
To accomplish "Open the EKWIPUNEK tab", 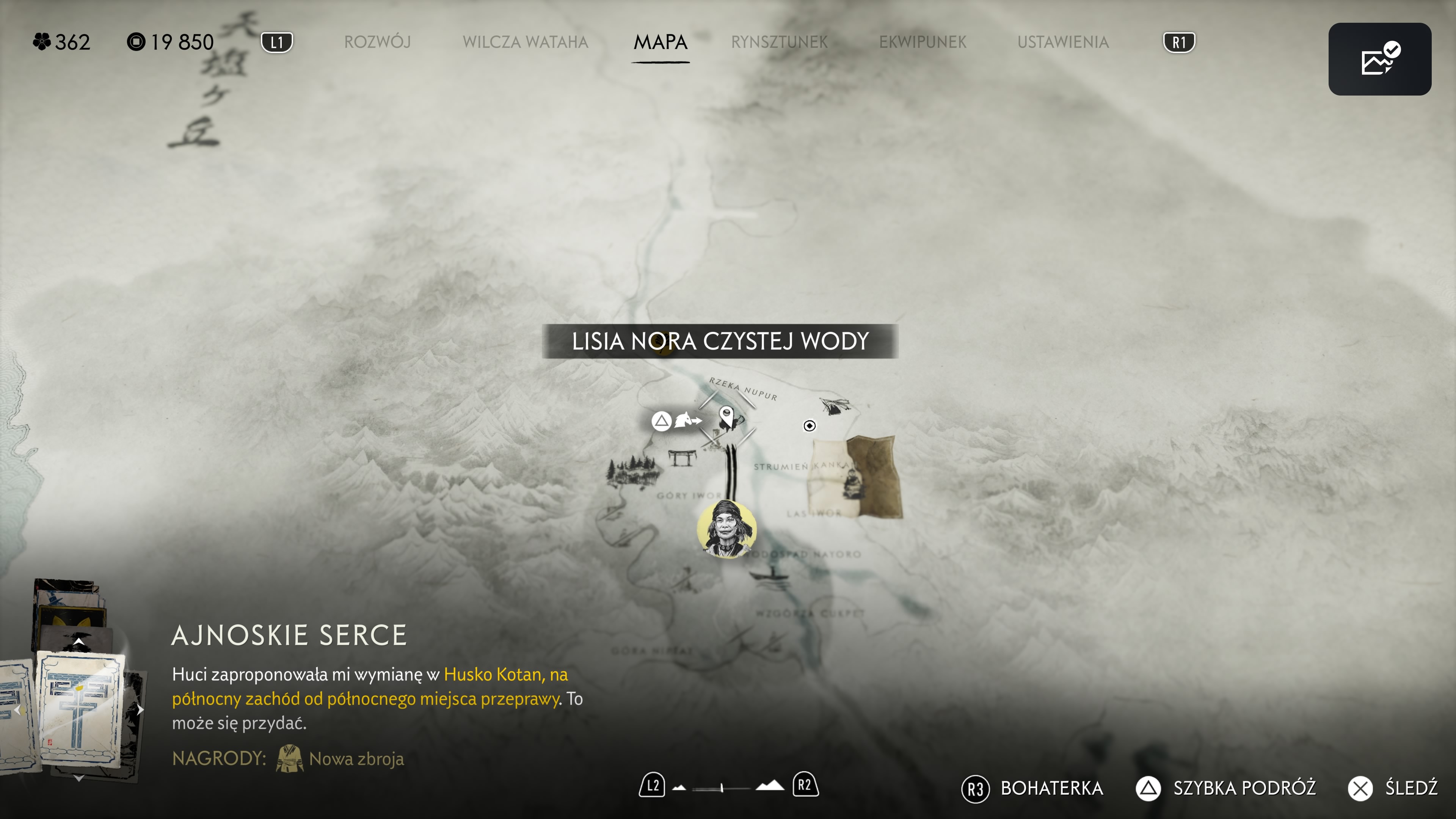I will [x=923, y=42].
